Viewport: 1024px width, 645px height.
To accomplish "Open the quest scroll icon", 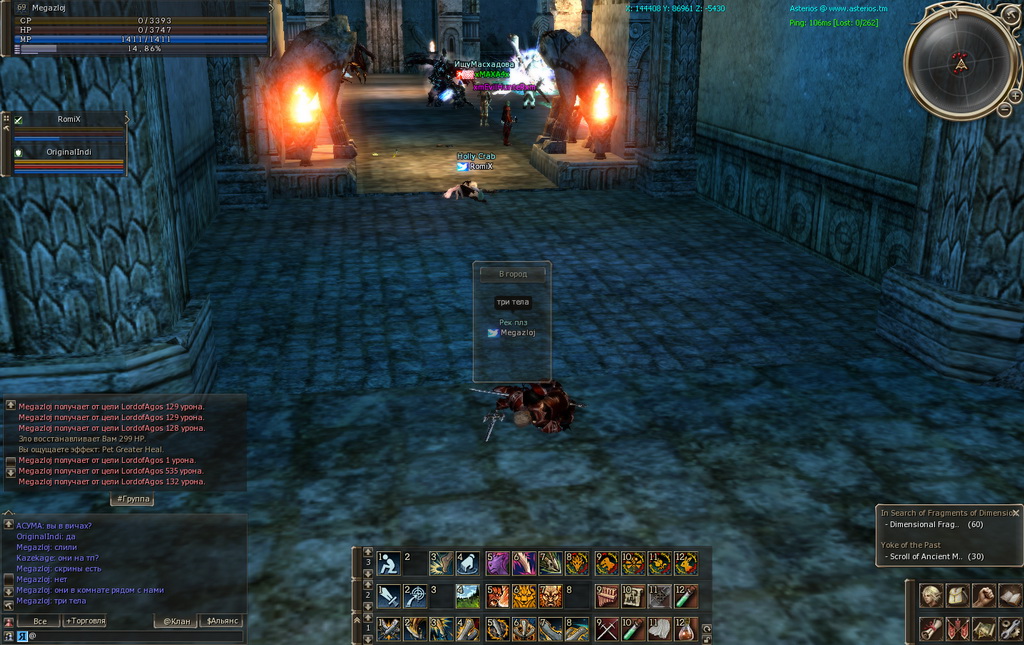I will (931, 629).
